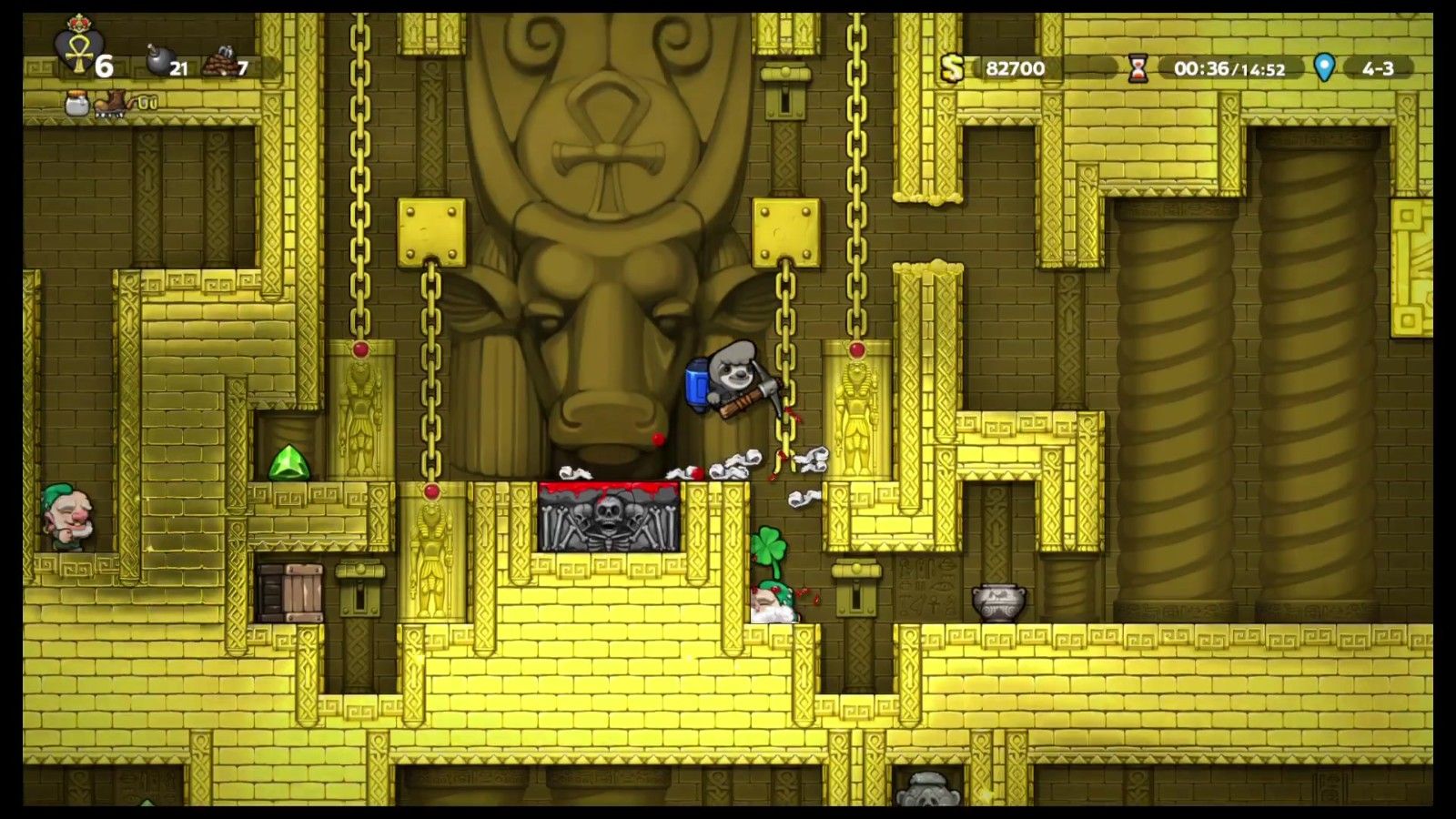Click the ankh heart health icon
The image size is (1456, 819).
tap(76, 49)
